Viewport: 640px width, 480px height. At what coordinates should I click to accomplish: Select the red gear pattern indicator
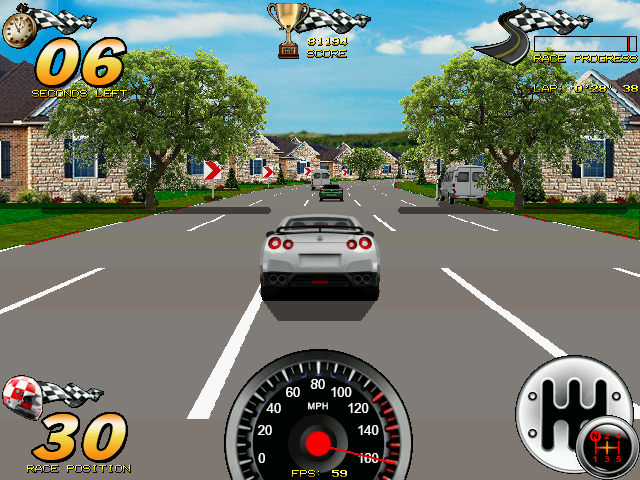click(610, 451)
